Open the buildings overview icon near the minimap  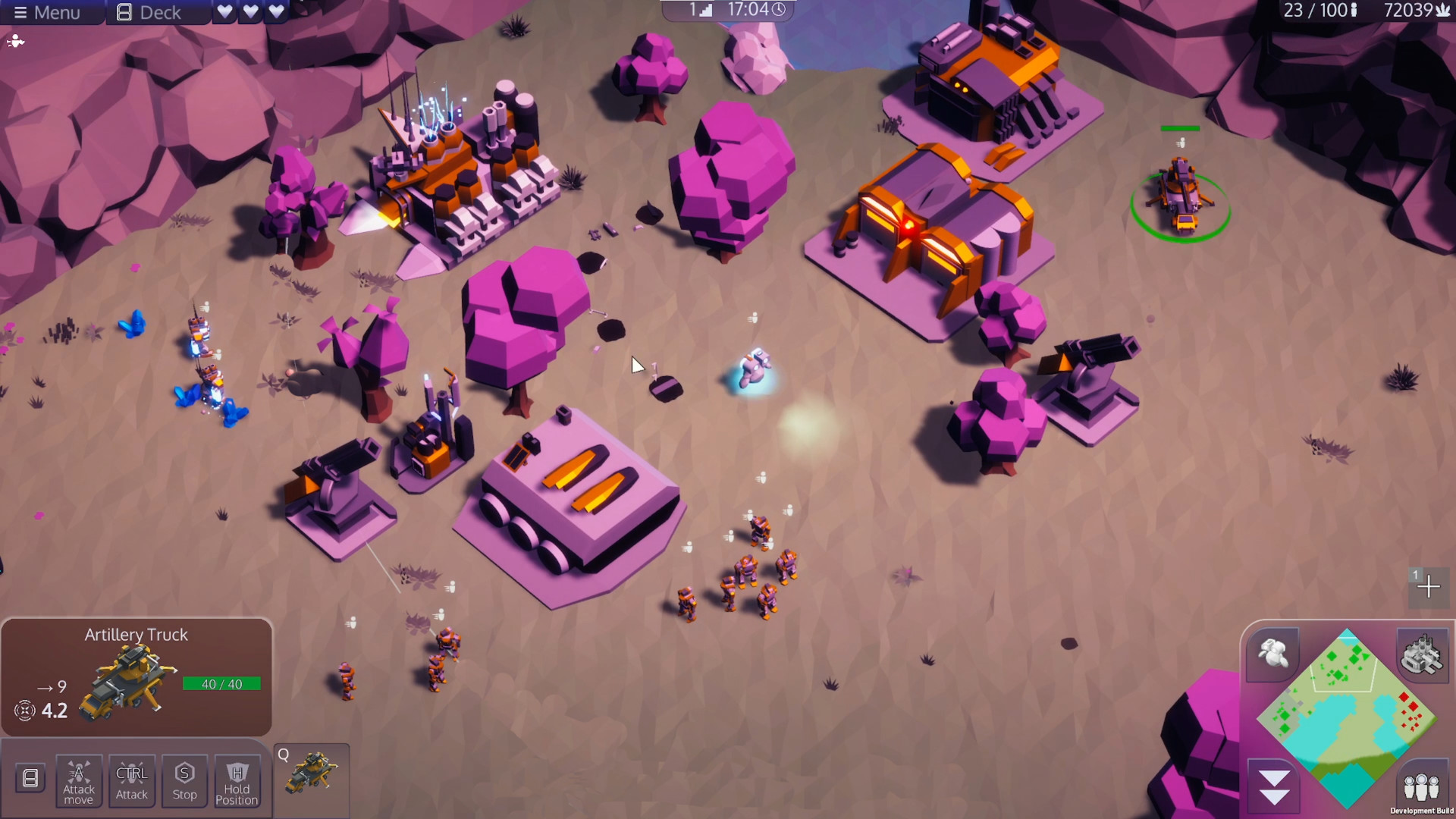[x=1423, y=657]
